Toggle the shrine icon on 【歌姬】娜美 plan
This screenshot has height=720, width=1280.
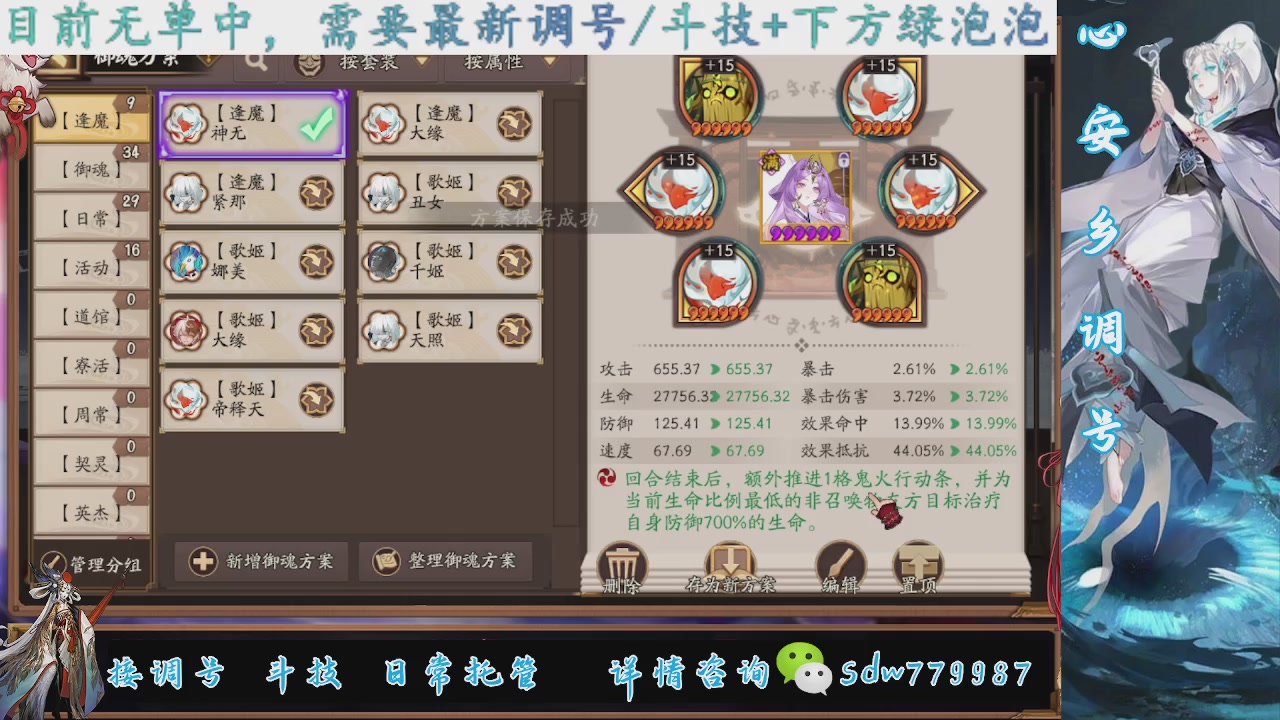pos(316,263)
